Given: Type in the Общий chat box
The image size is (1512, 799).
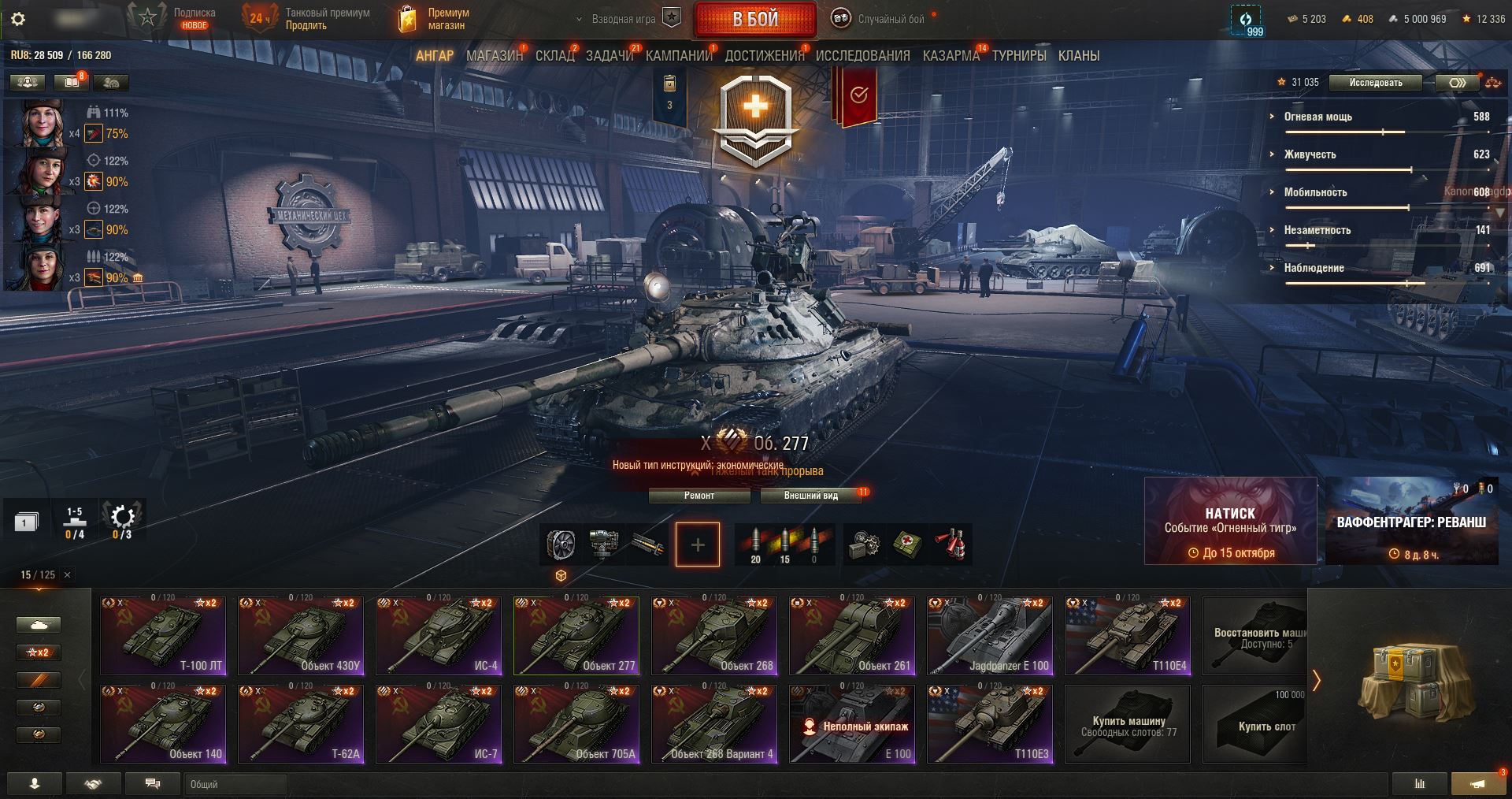Looking at the screenshot, I should [x=236, y=784].
